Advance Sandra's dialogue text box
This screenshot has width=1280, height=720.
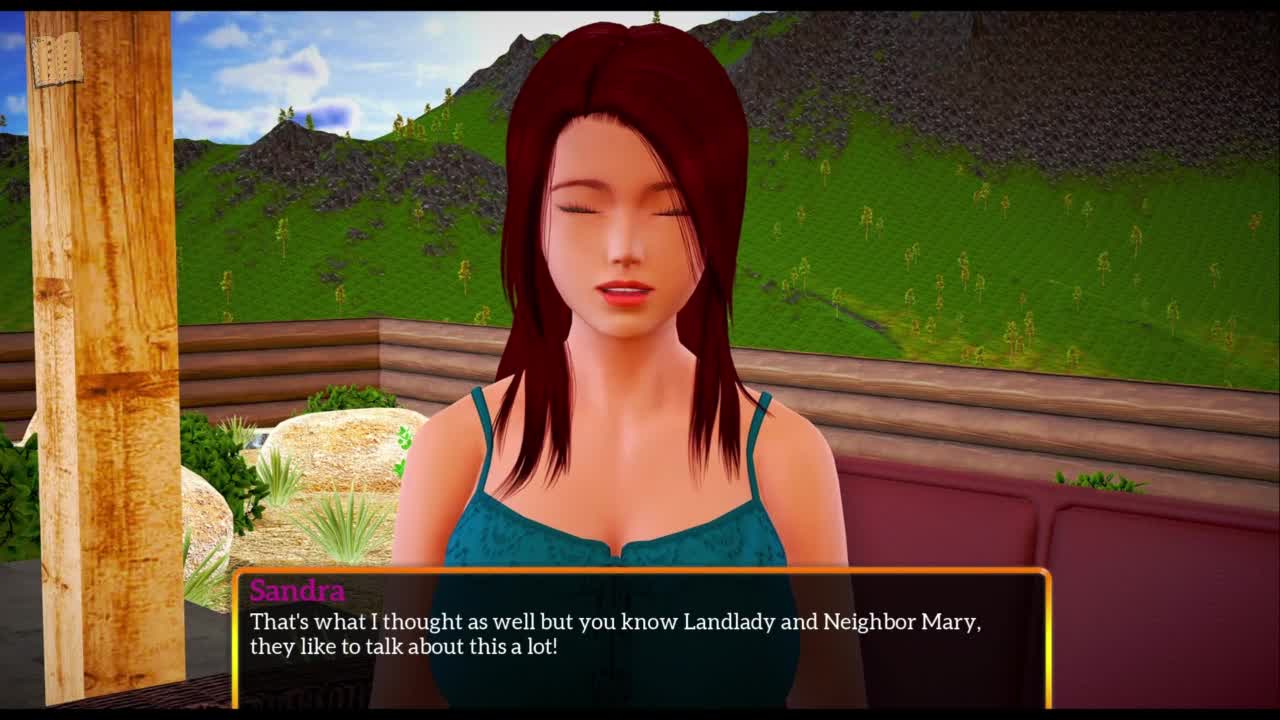pos(641,637)
